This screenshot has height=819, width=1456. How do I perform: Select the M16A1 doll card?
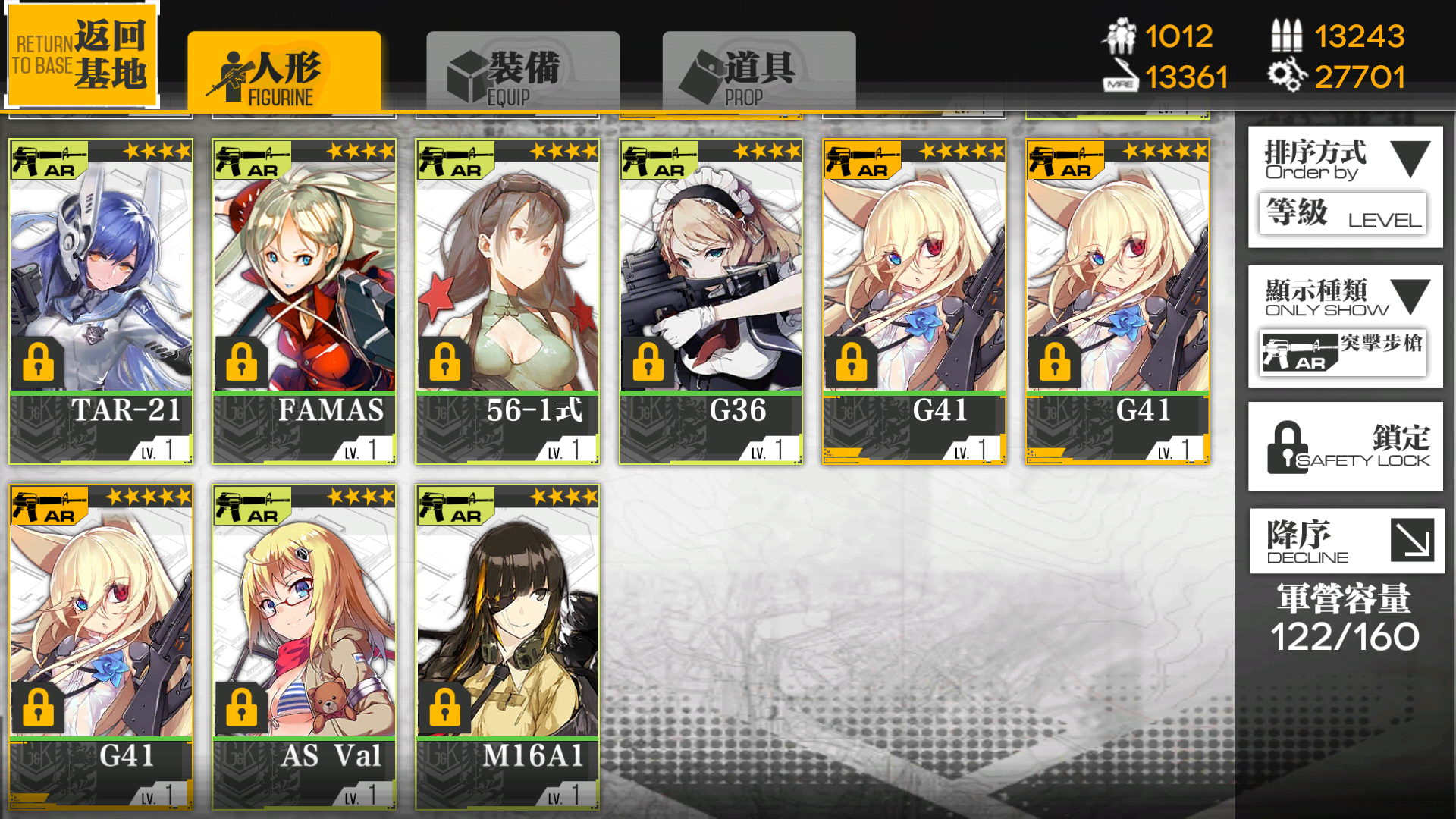(x=507, y=646)
